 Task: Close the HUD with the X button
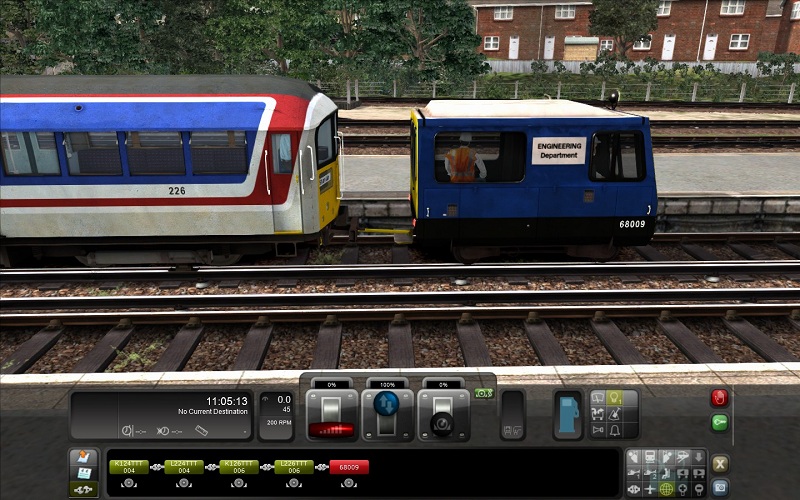tap(719, 463)
